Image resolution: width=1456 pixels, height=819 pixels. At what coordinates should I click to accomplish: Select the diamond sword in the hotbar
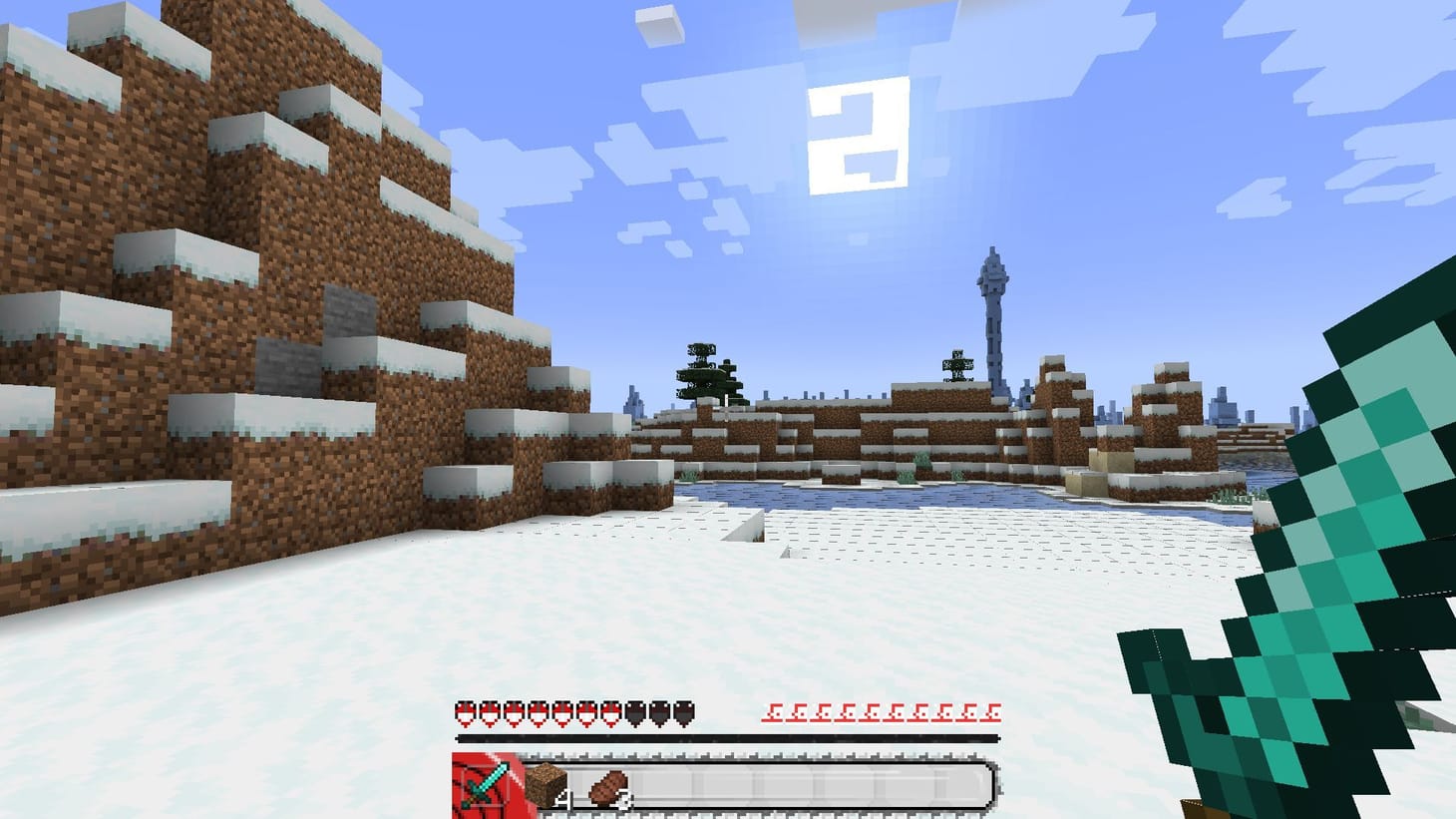point(484,785)
